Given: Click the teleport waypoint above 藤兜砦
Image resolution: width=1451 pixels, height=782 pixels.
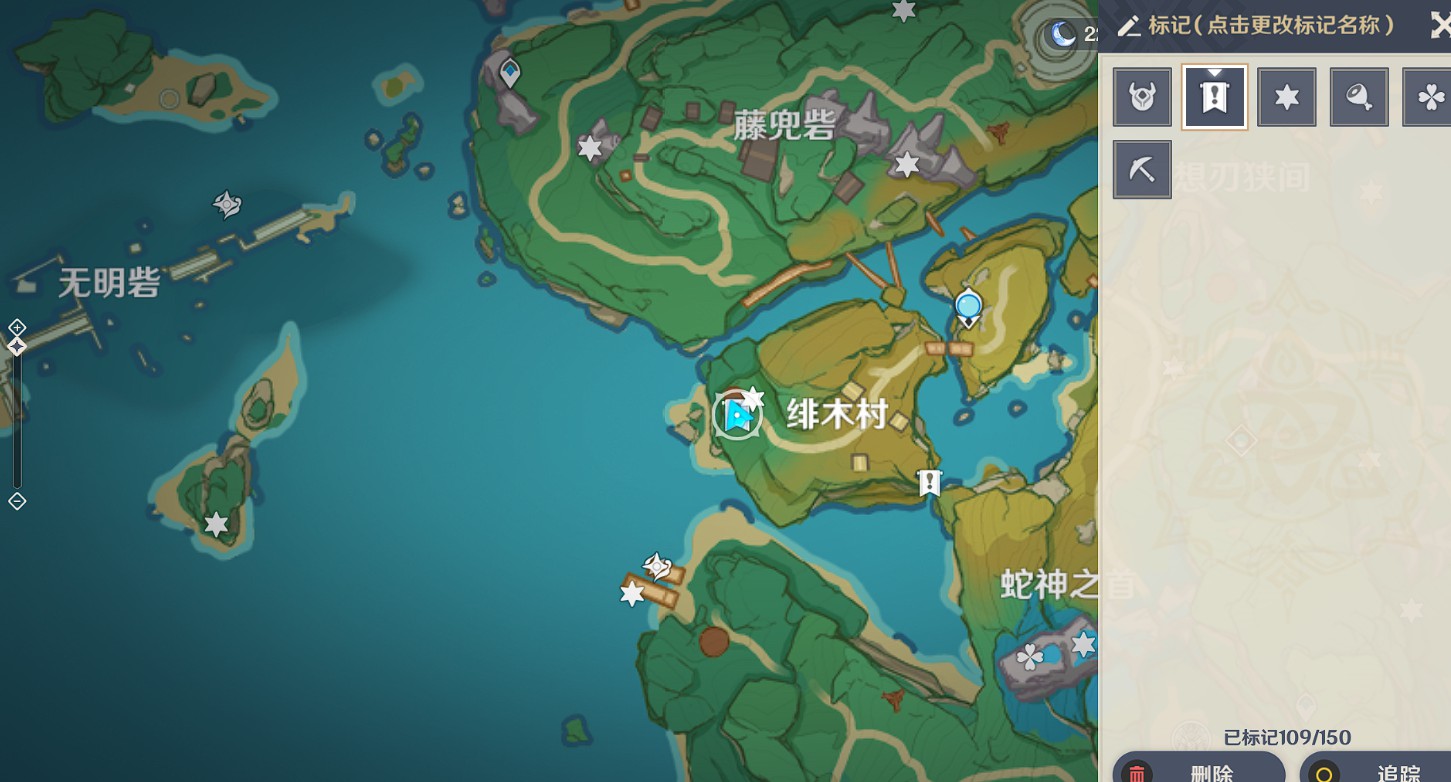Looking at the screenshot, I should point(508,70).
